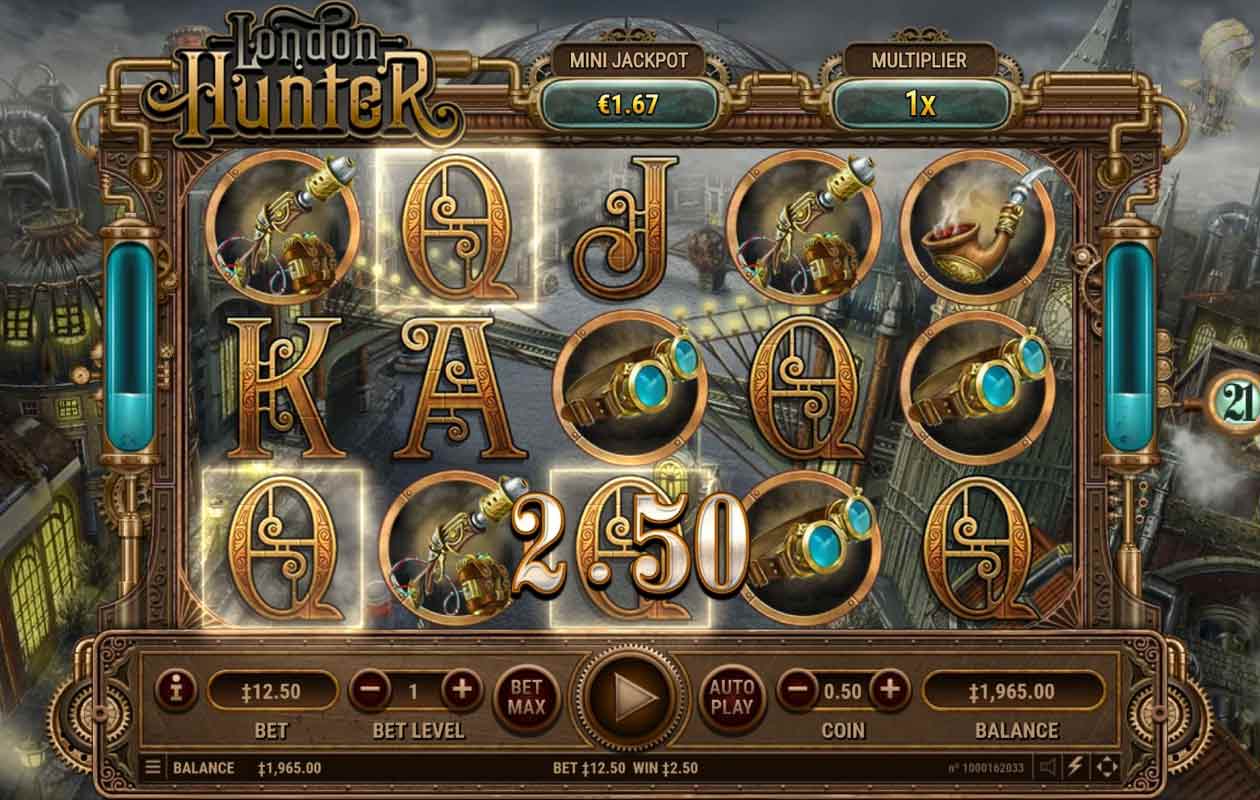
Task: Decrease the bet level
Action: [369, 689]
